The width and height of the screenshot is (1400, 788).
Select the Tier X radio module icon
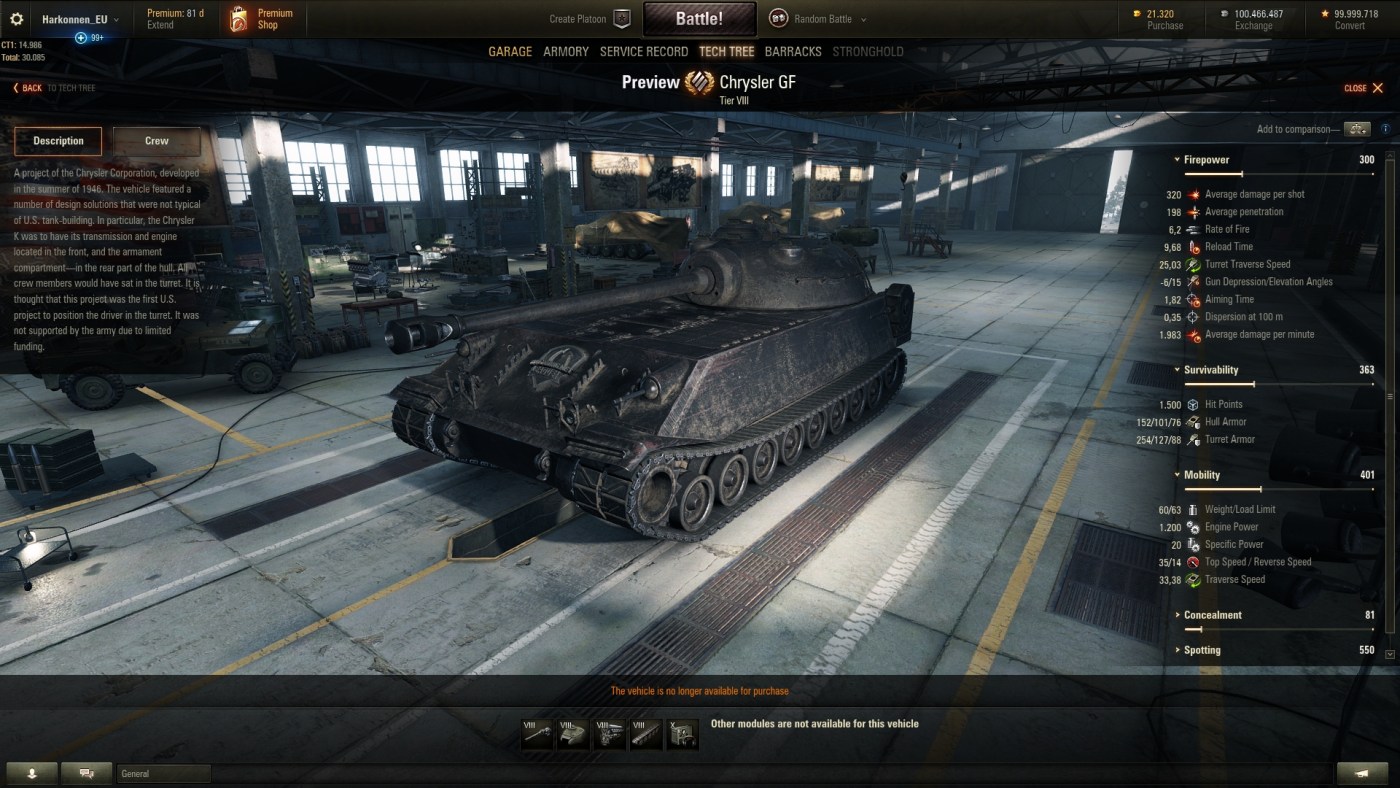click(x=683, y=734)
